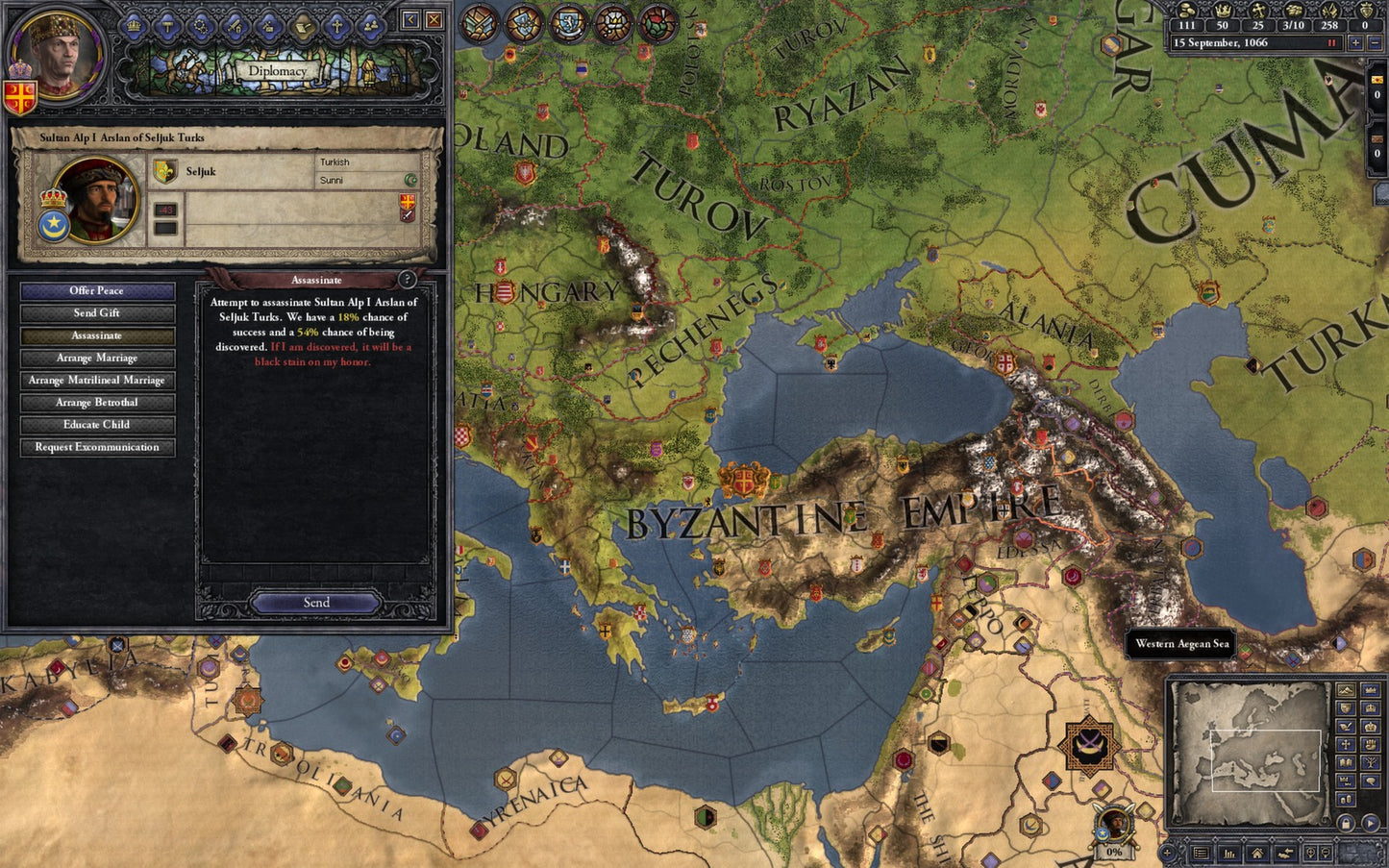Select the religion map mode cross icon
Viewport: 1389px width, 868px height.
[1346, 744]
